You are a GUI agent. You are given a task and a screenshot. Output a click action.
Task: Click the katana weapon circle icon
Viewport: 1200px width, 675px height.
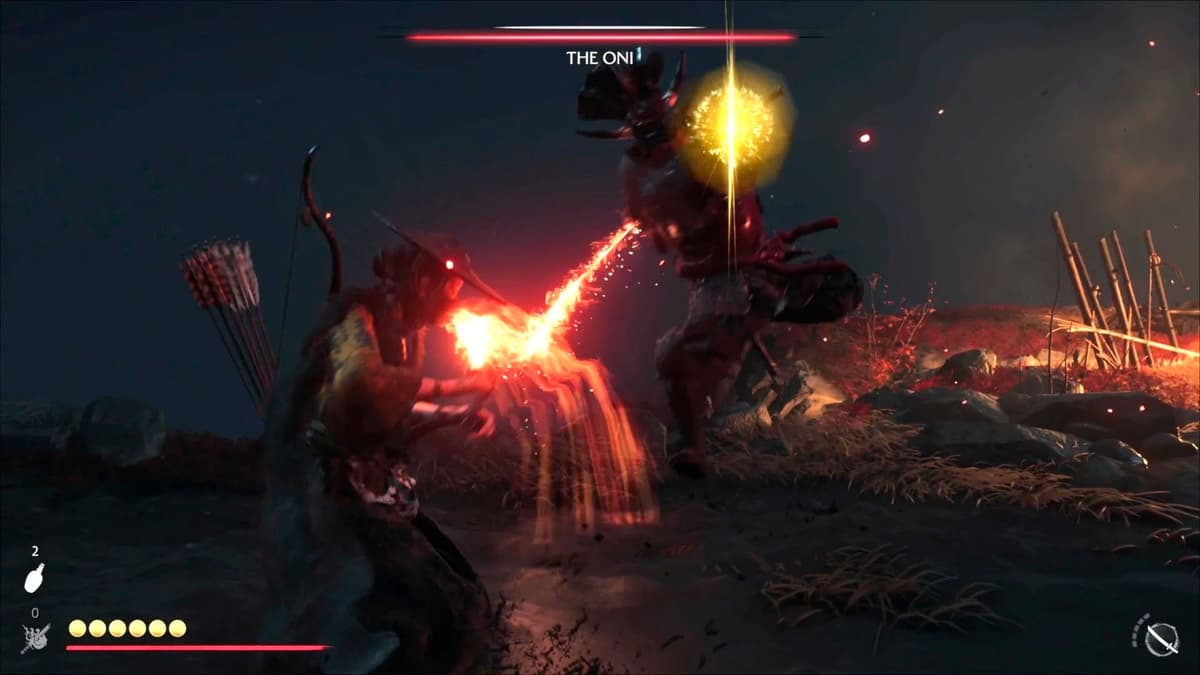coord(1161,637)
